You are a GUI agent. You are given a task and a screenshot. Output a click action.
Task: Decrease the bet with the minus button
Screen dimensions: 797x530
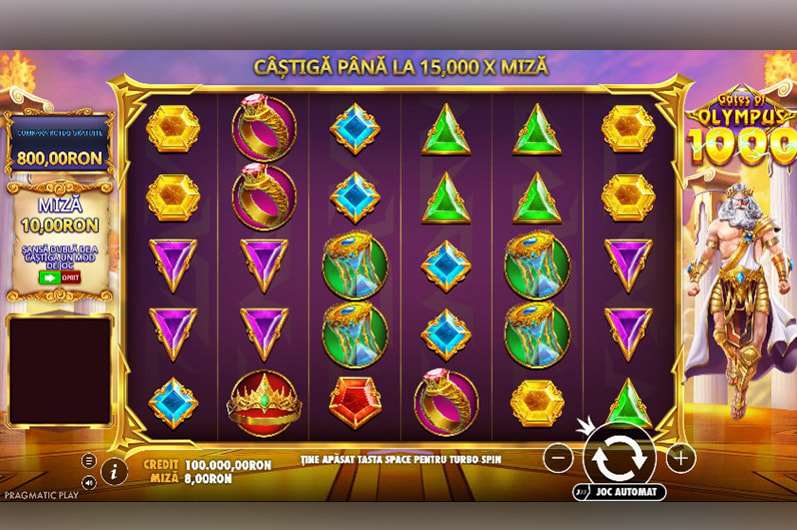click(x=559, y=458)
